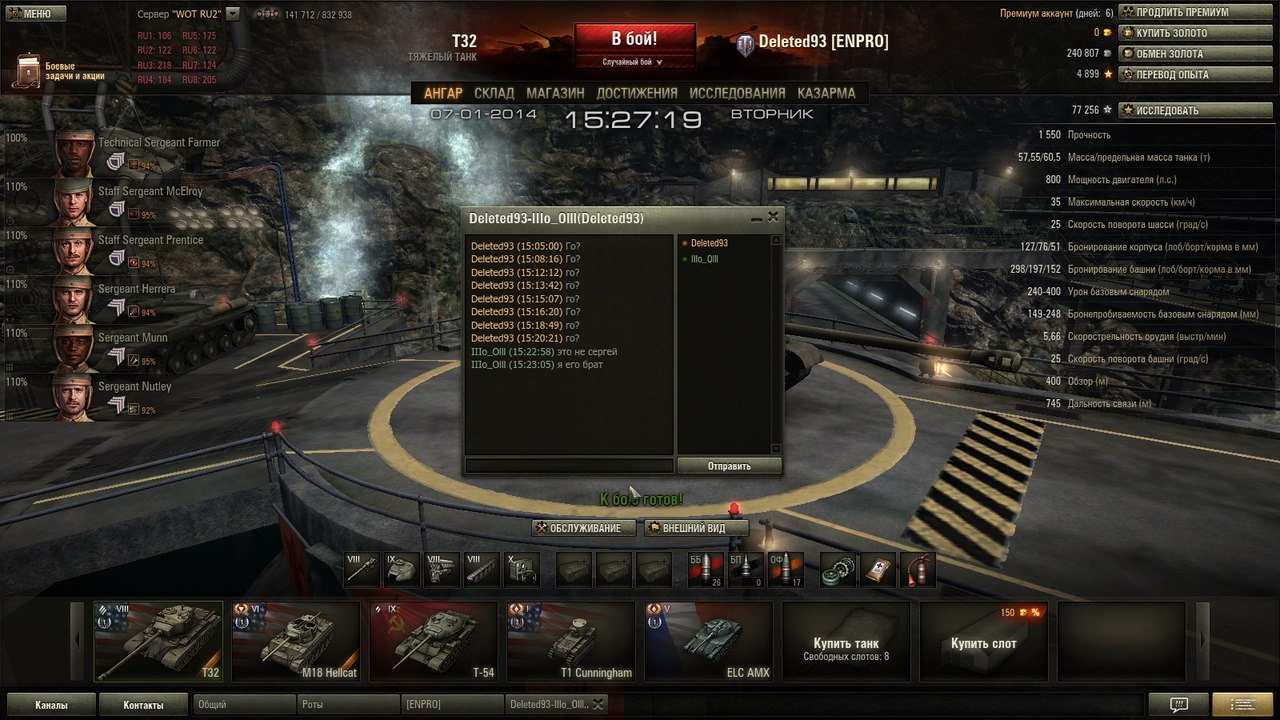Buy a new tank via Купить танк
Image resolution: width=1280 pixels, height=720 pixels.
pyautogui.click(x=846, y=641)
